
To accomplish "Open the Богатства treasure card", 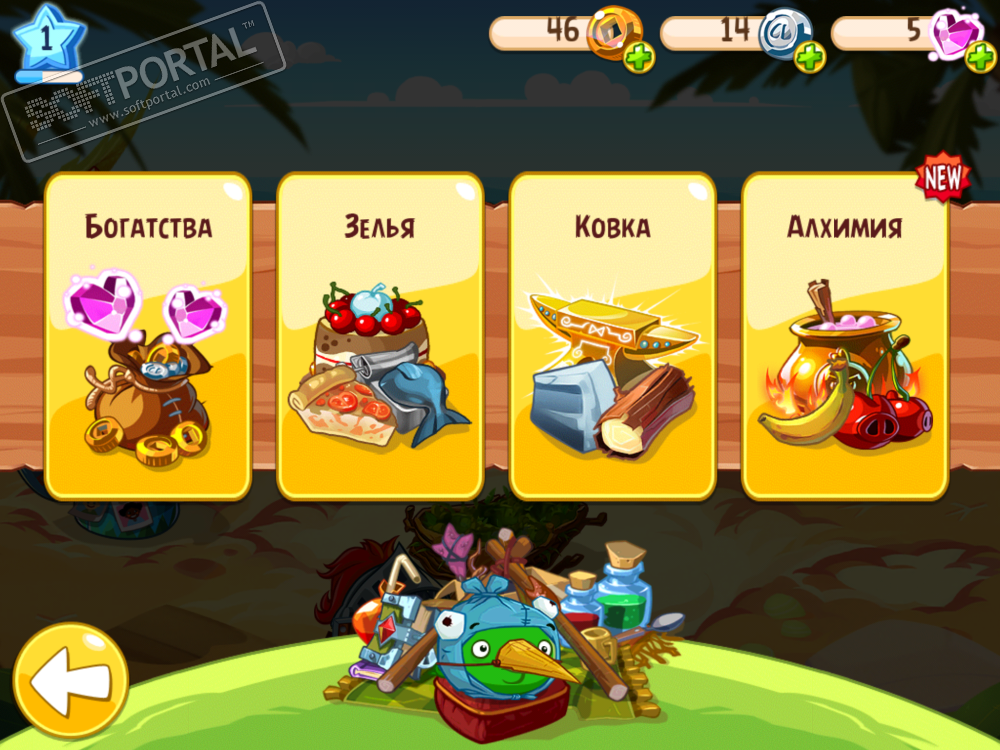I will [148, 336].
